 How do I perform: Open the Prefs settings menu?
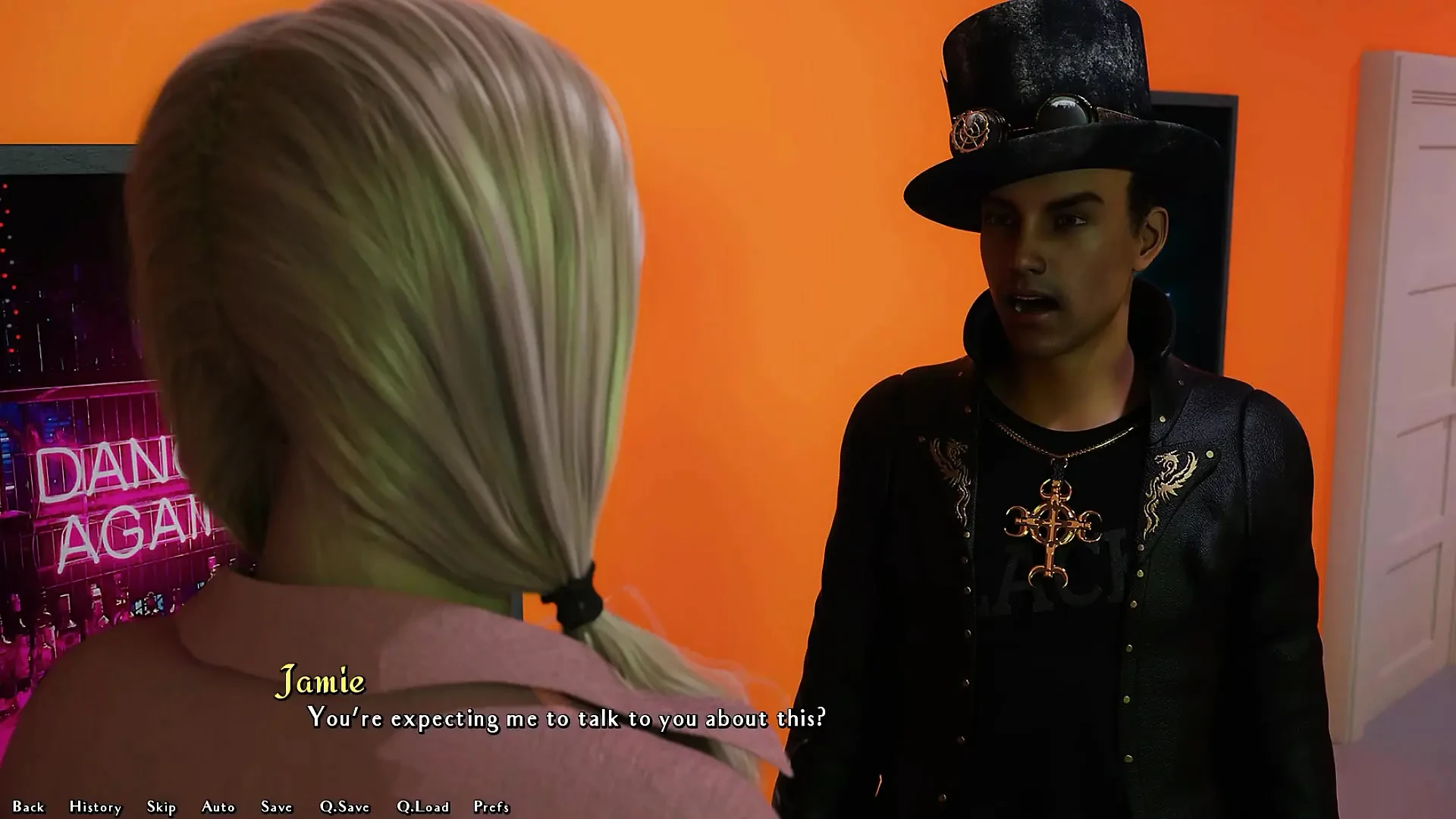coord(491,807)
